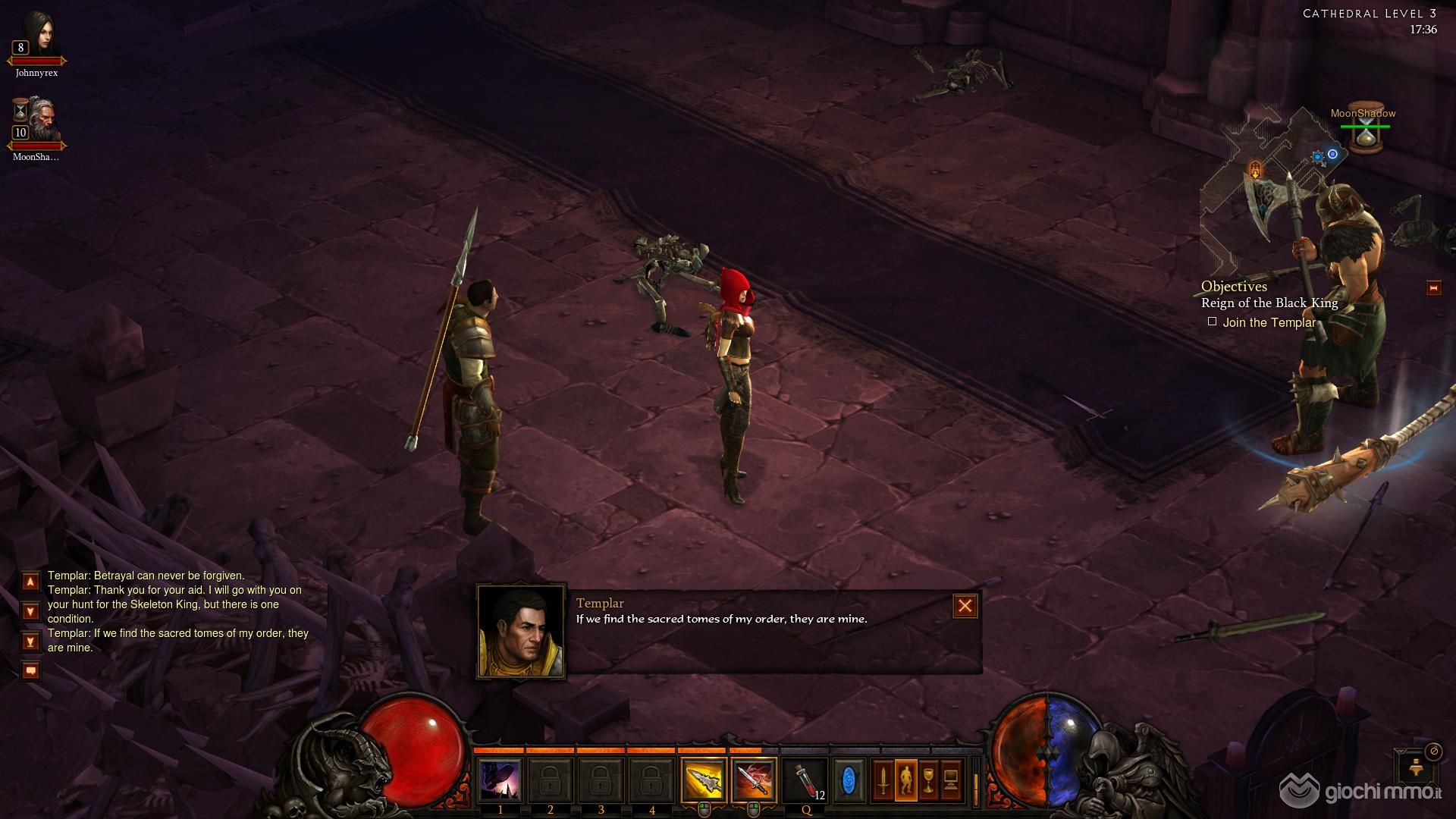The image size is (1456, 819).
Task: Open the chat speech bubble button
Action: (x=30, y=670)
